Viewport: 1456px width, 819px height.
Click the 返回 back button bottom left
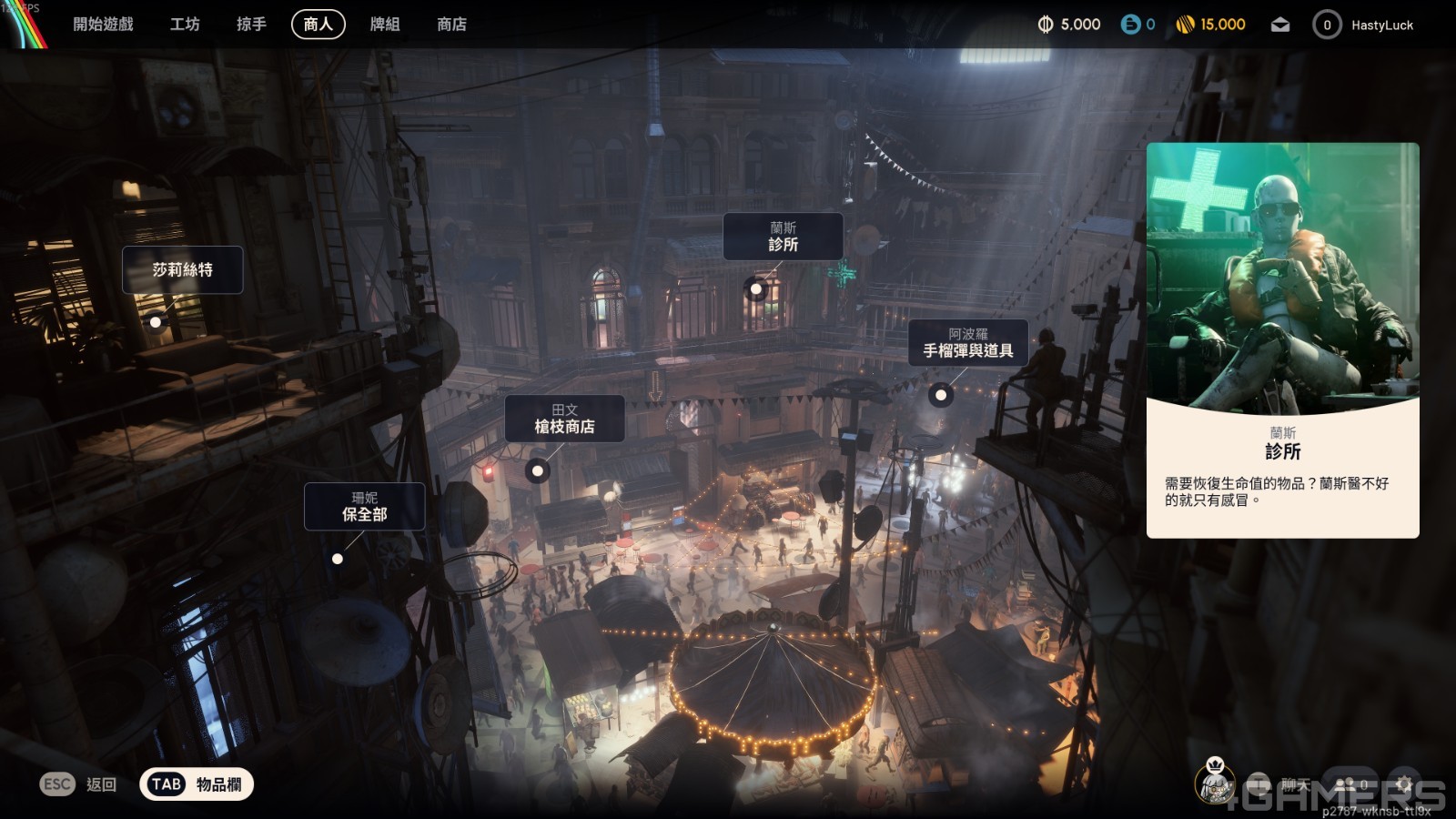pos(78,784)
